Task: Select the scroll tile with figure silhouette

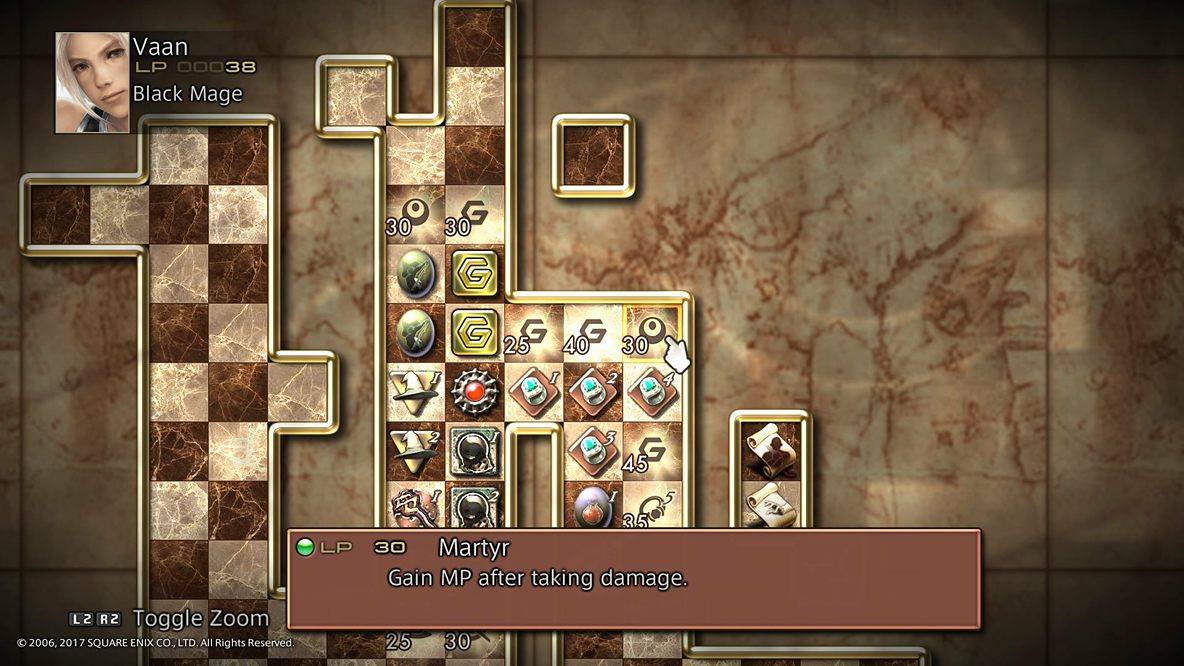Action: pos(769,451)
